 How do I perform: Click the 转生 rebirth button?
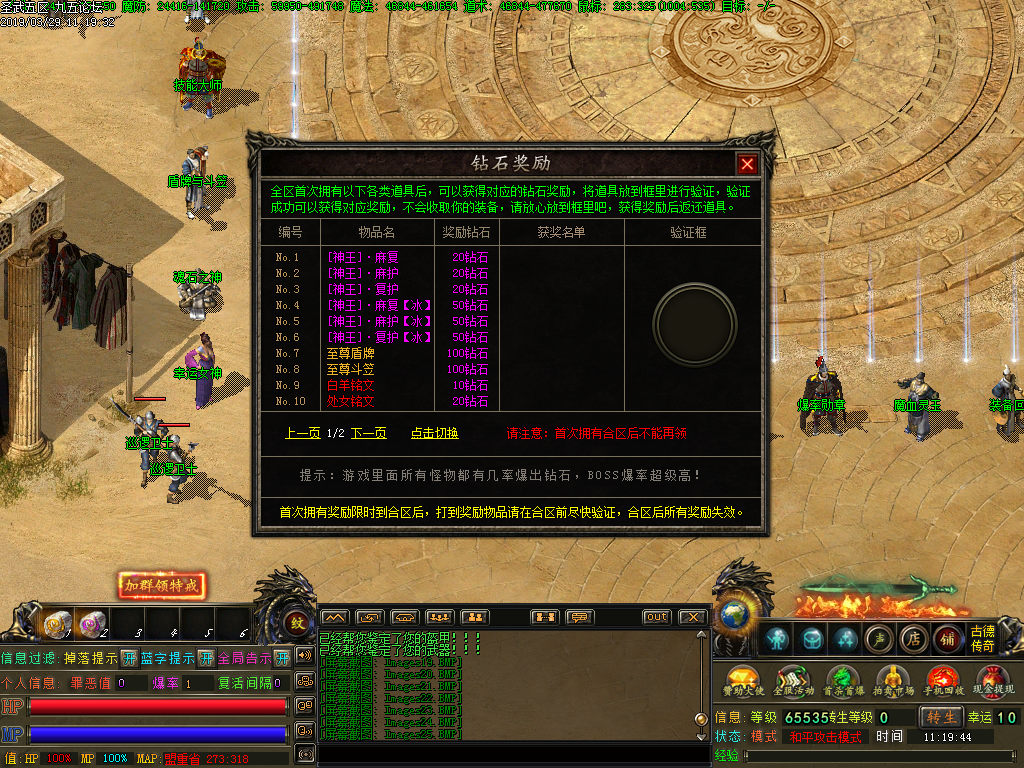coord(941,717)
